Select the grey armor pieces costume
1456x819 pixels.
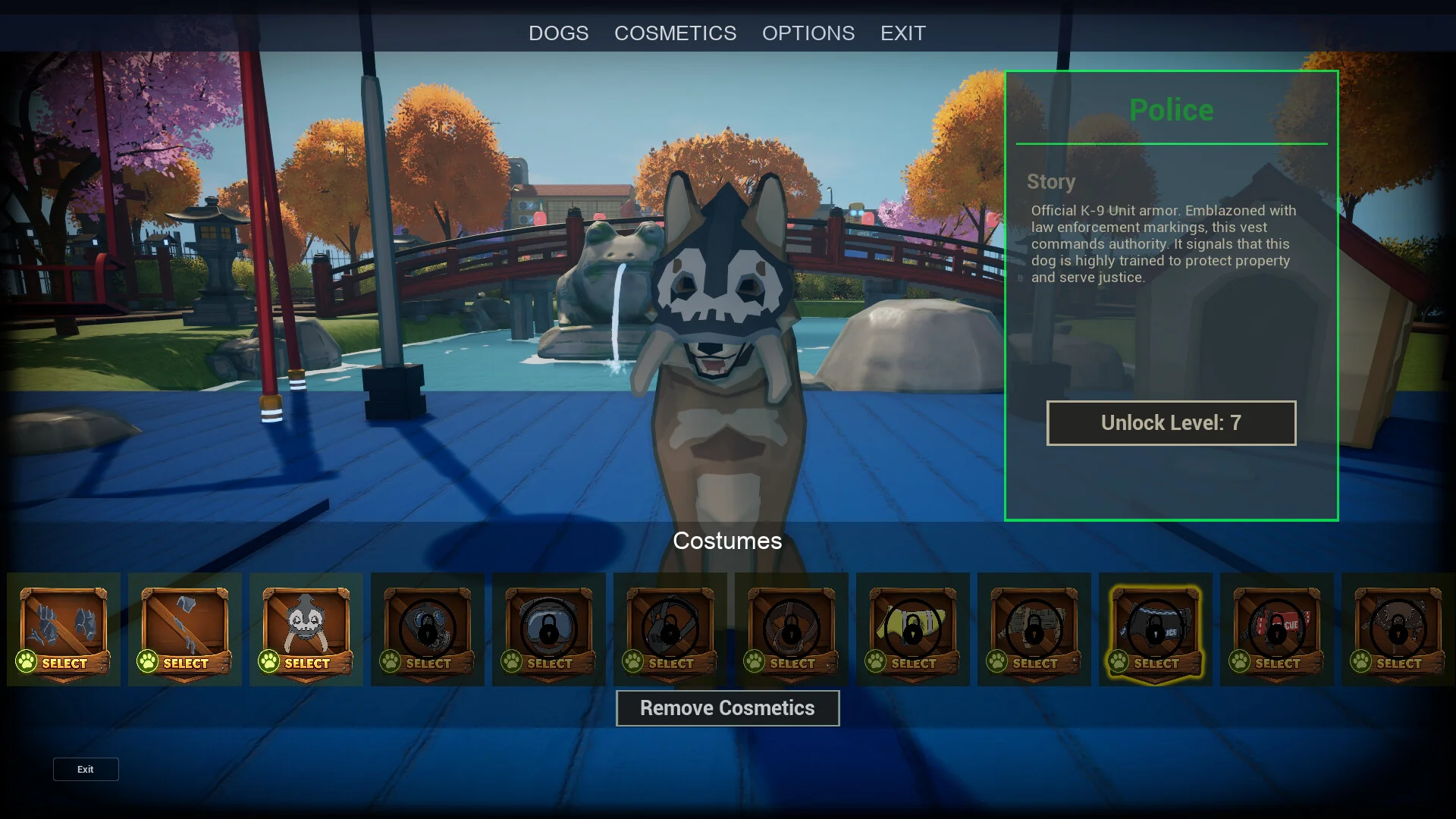coord(64,631)
